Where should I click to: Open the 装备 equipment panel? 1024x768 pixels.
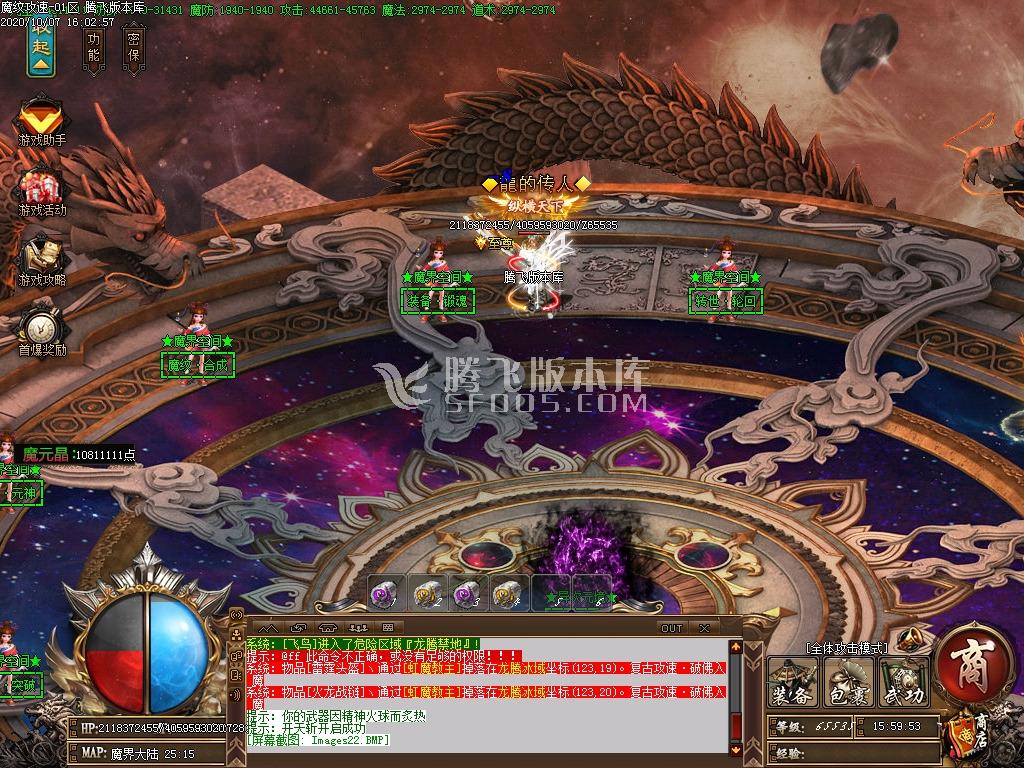792,684
